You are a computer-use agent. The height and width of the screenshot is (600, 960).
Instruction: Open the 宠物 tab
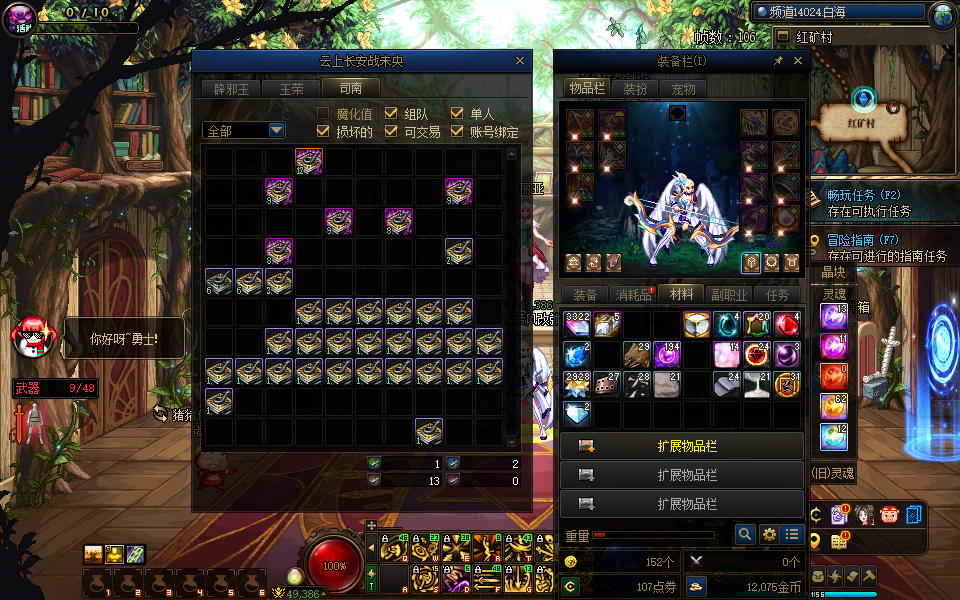point(683,88)
